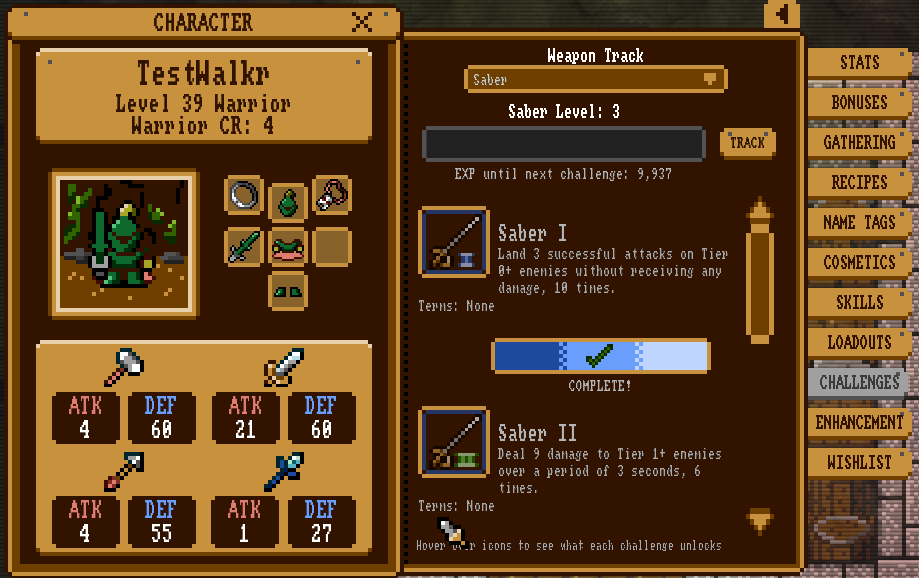Select the green chest armor slot
Viewport: 919px width, 578px height.
pyautogui.click(x=288, y=246)
